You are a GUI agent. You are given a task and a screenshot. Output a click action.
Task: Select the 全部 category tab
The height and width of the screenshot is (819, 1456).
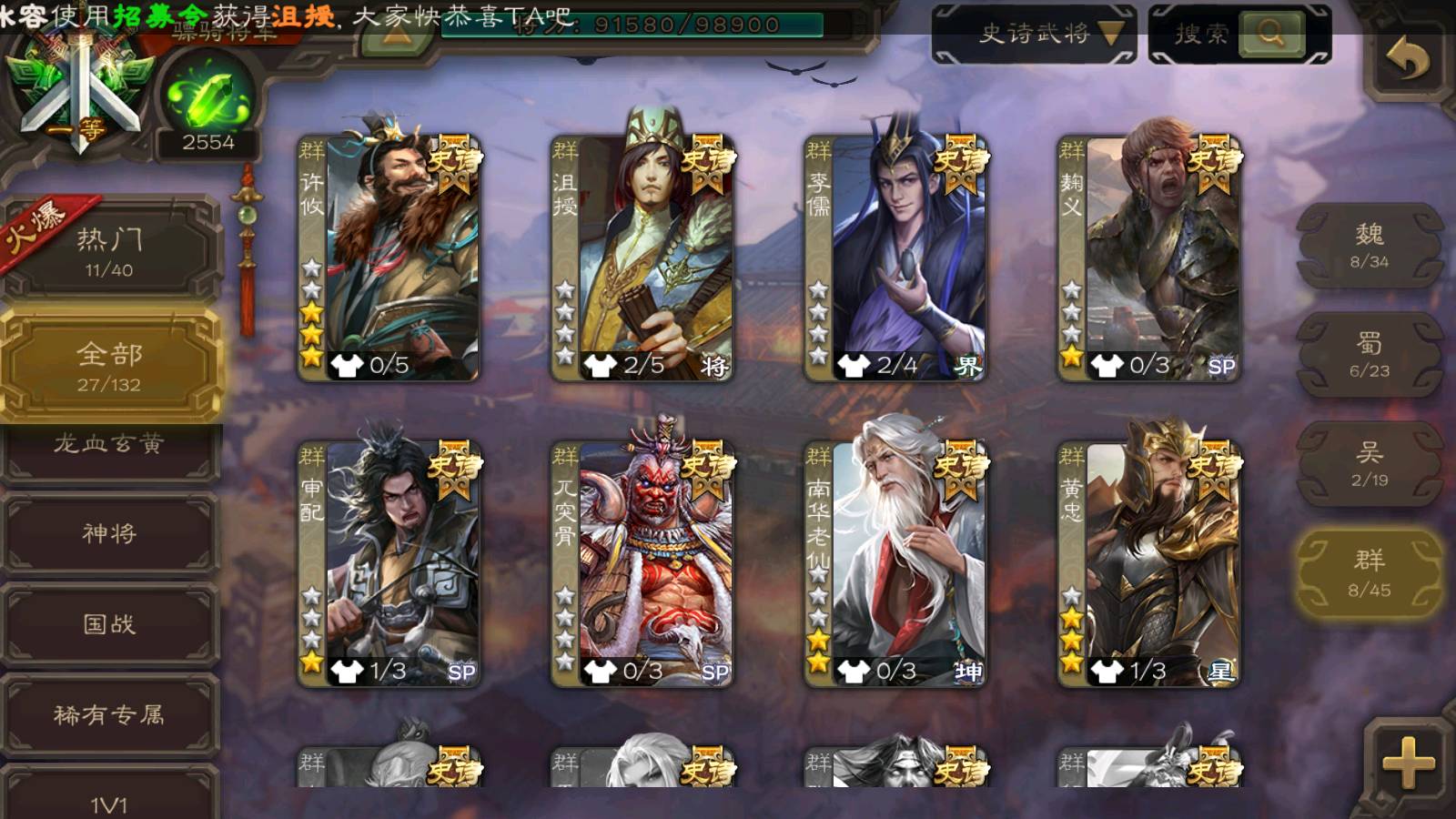[x=109, y=366]
